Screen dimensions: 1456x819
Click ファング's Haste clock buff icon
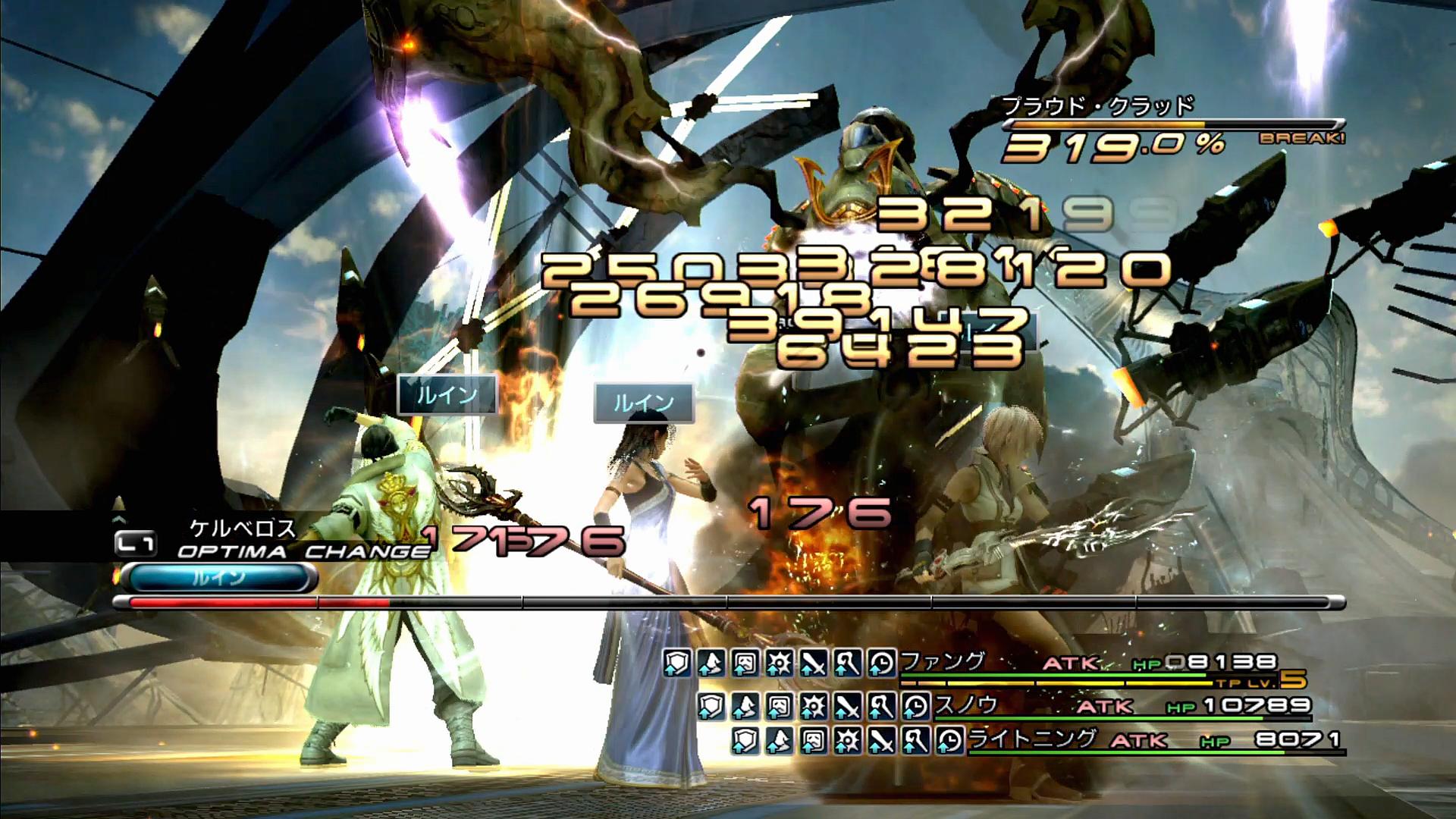click(x=881, y=664)
